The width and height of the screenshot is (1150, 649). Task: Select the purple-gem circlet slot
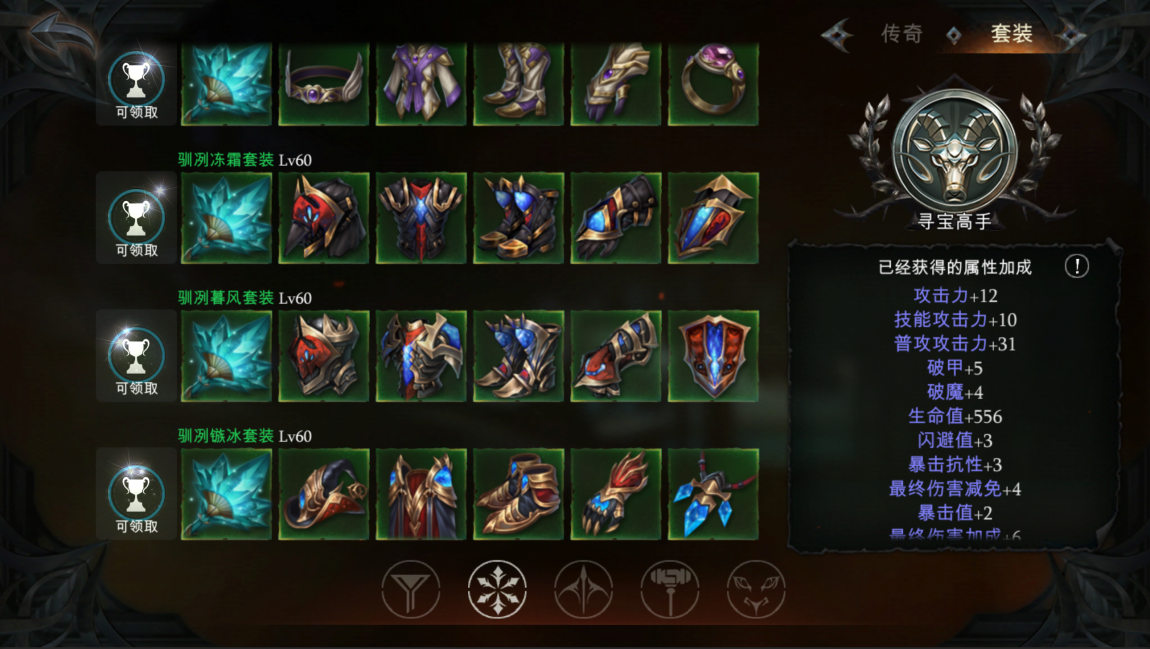tap(324, 83)
